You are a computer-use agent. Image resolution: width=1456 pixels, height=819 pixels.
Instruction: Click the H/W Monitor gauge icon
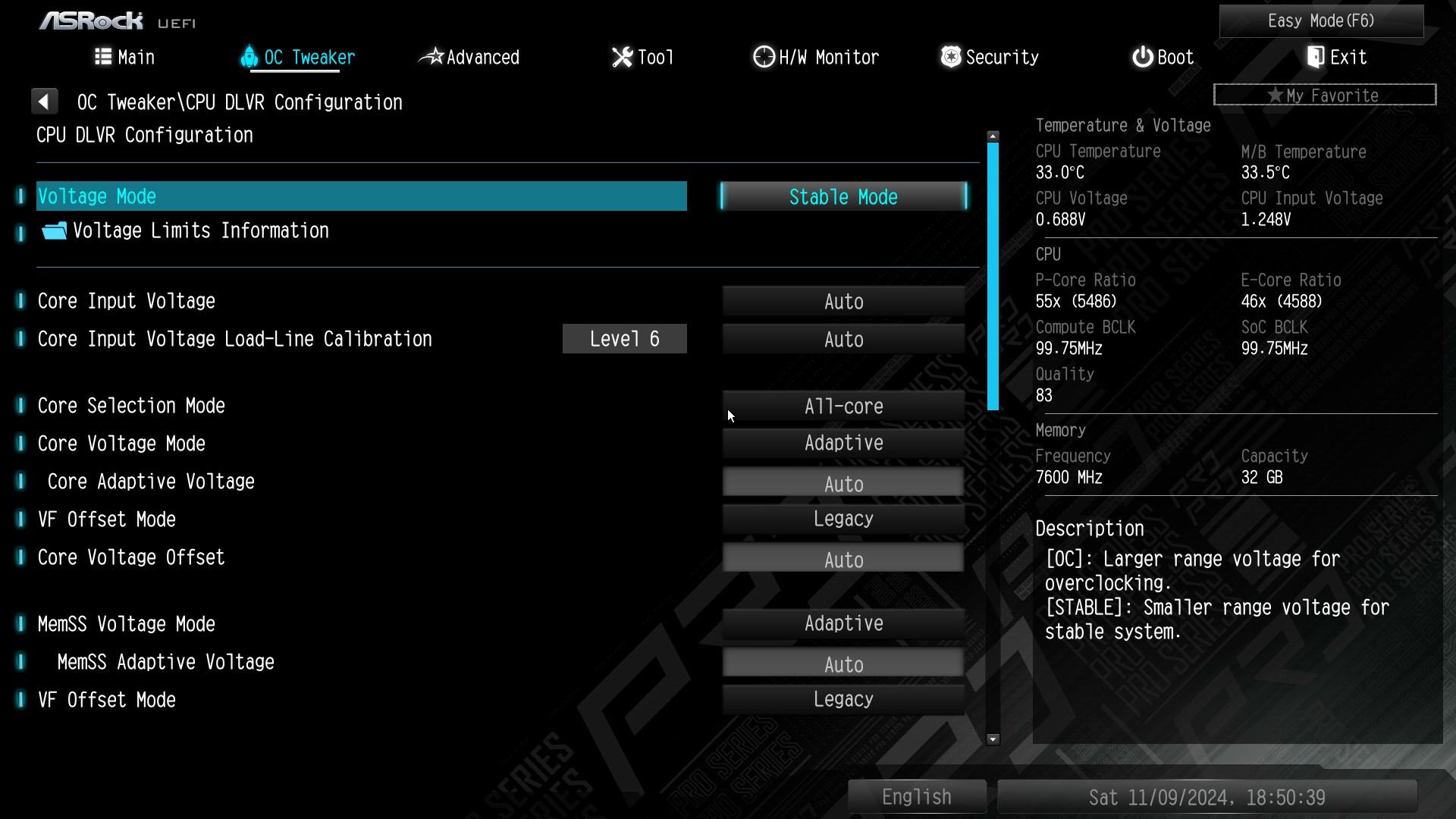click(762, 56)
